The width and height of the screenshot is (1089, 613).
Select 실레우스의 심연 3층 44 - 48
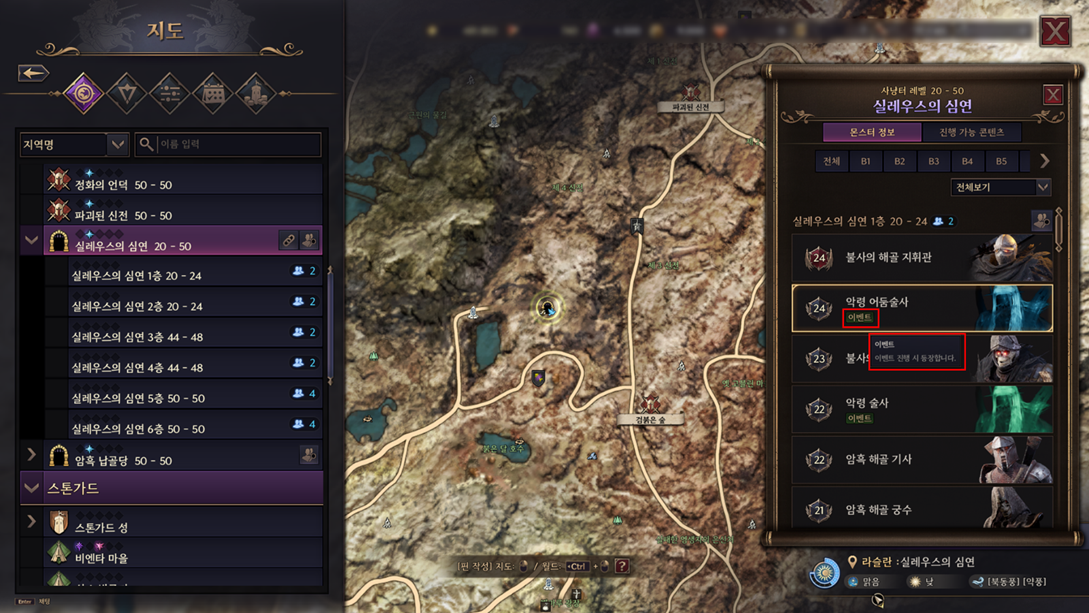[x=137, y=337]
